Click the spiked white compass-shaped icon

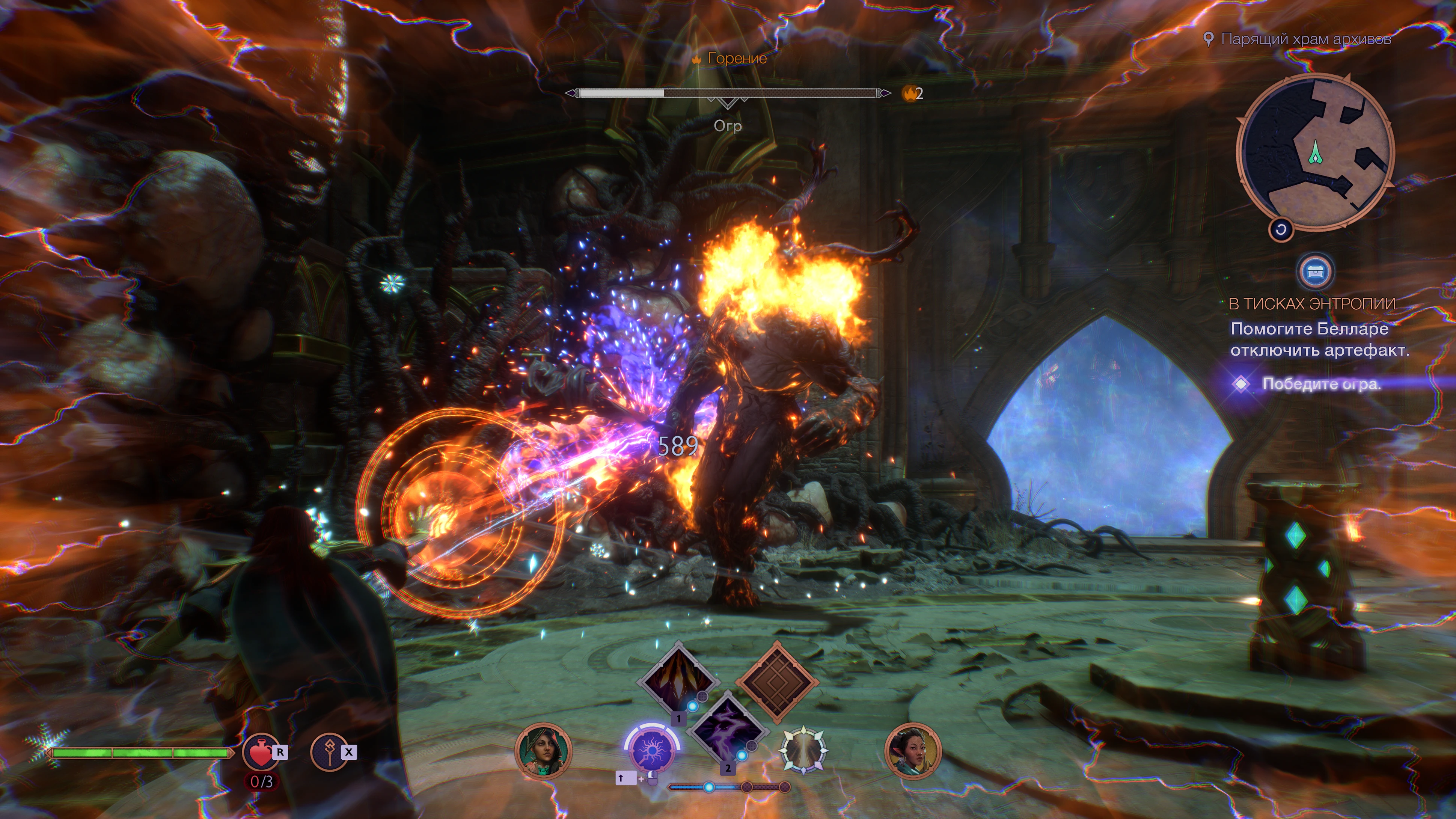(x=803, y=751)
